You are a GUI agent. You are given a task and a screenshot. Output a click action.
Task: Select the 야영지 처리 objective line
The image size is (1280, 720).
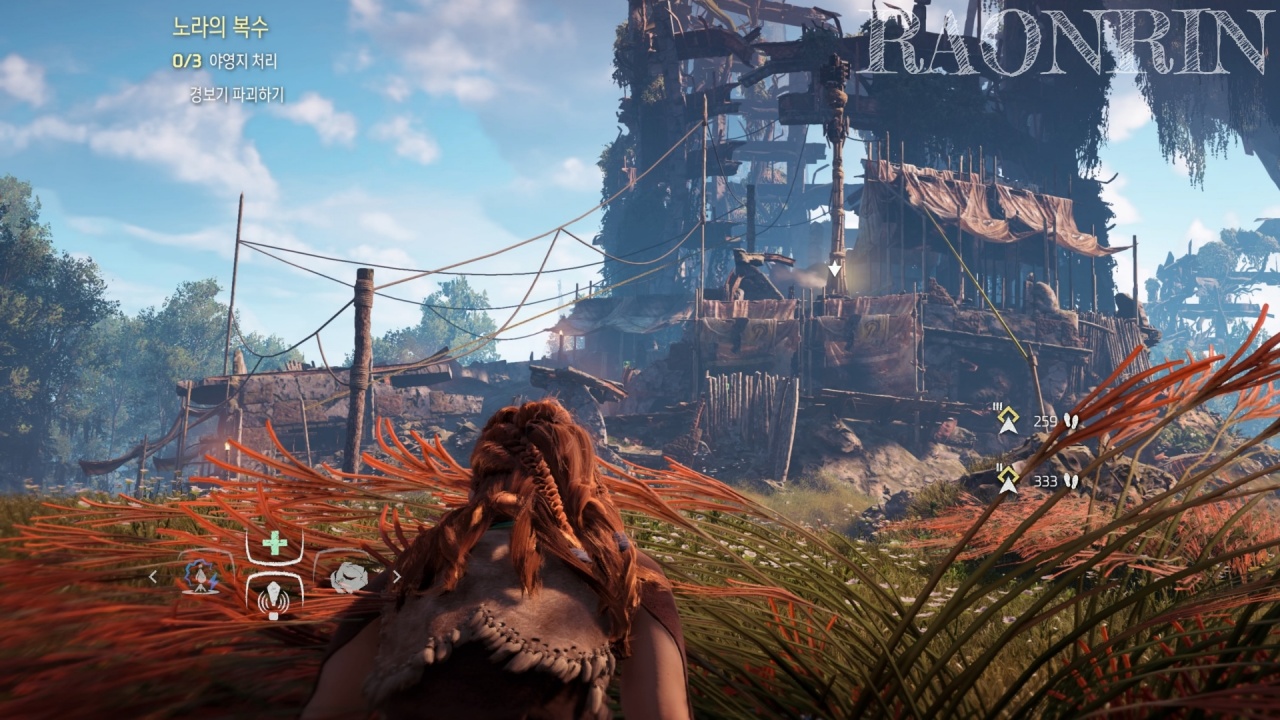pos(225,61)
